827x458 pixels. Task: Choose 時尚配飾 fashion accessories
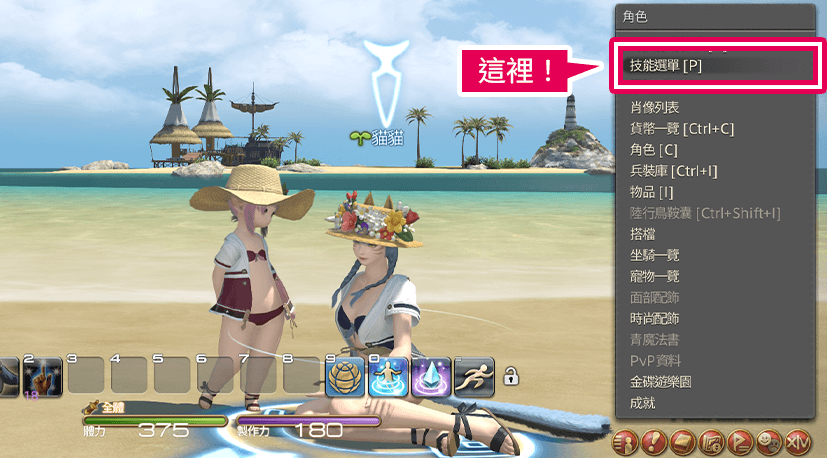[655, 318]
